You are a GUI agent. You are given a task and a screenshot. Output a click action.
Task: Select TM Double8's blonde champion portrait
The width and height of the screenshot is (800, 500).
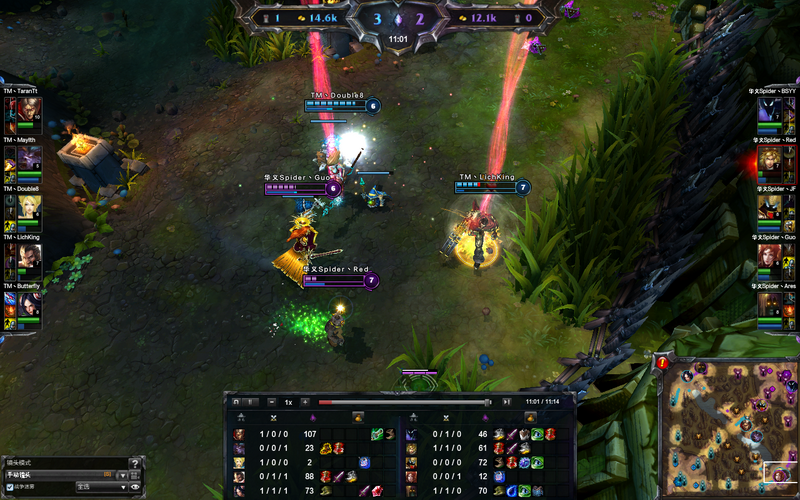[x=27, y=210]
